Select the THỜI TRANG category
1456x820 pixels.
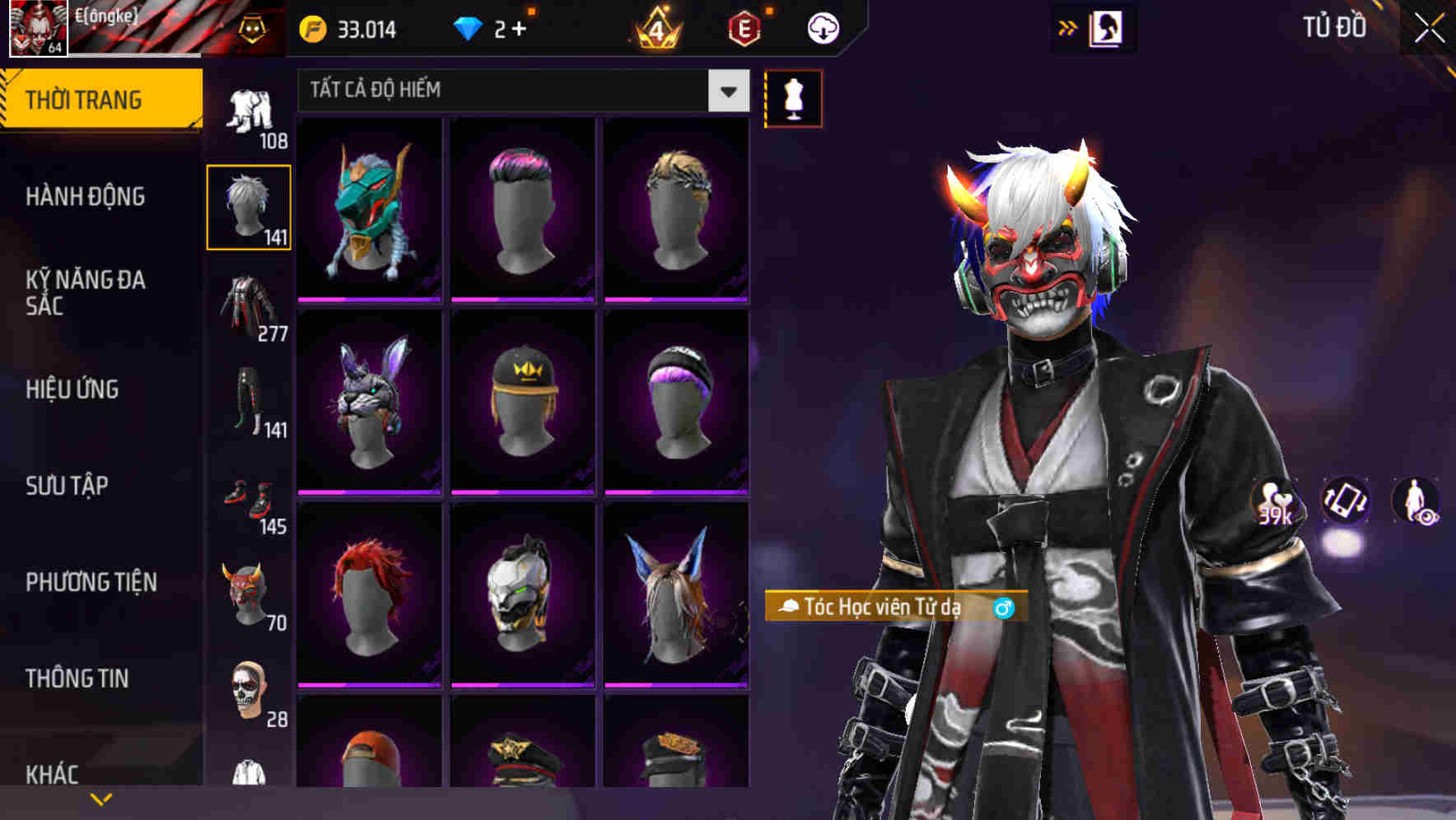[82, 98]
